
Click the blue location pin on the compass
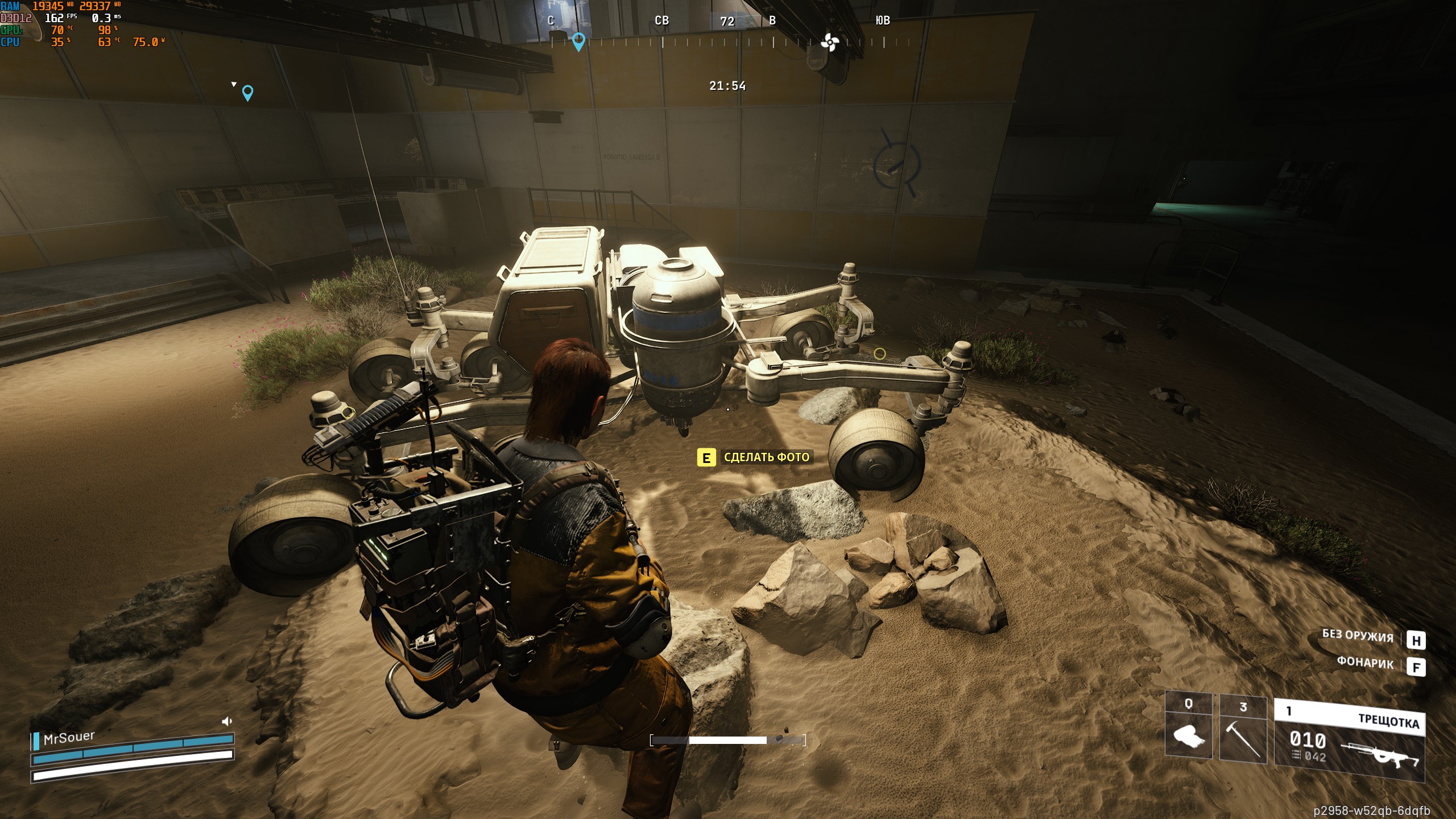click(578, 42)
